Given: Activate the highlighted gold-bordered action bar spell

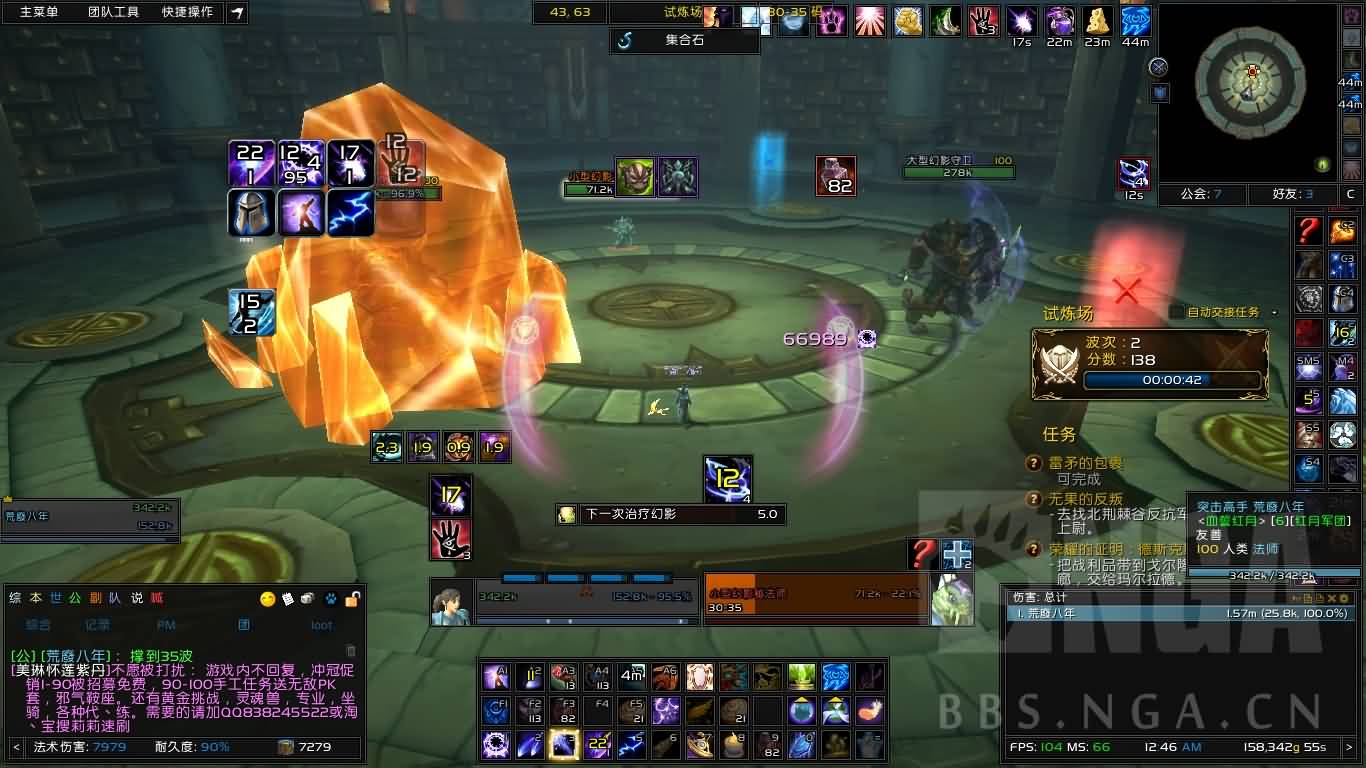Looking at the screenshot, I should click(x=564, y=744).
